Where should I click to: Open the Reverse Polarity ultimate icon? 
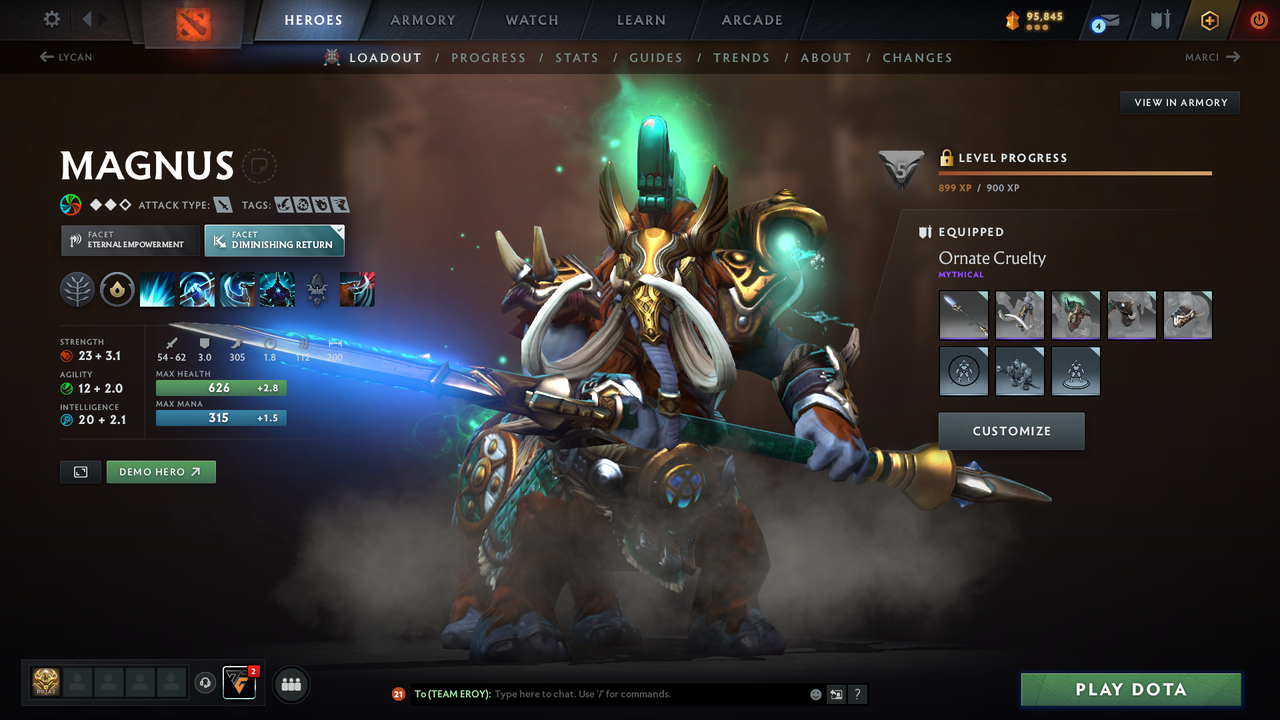277,289
